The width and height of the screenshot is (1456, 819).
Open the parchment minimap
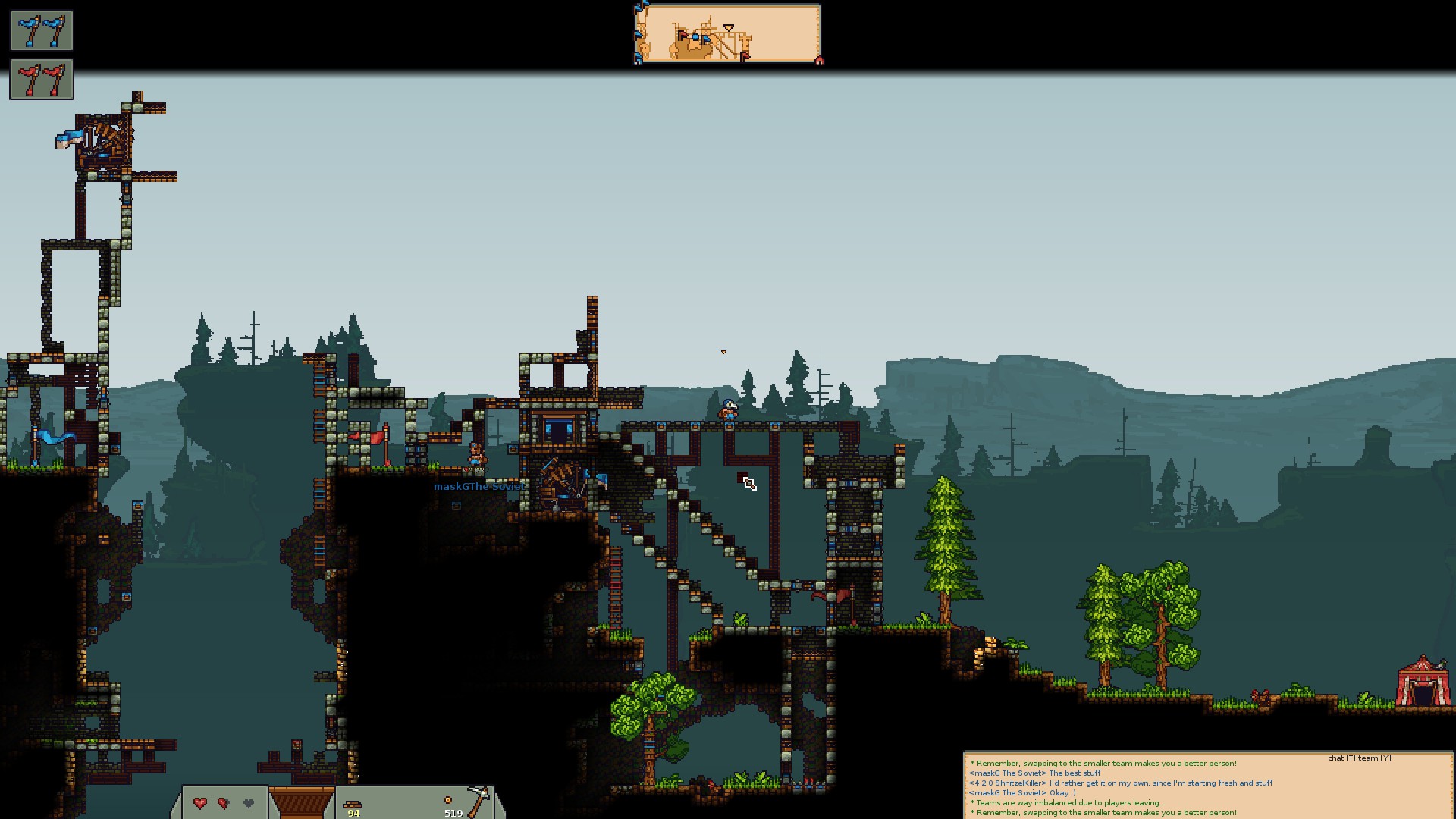(727, 34)
